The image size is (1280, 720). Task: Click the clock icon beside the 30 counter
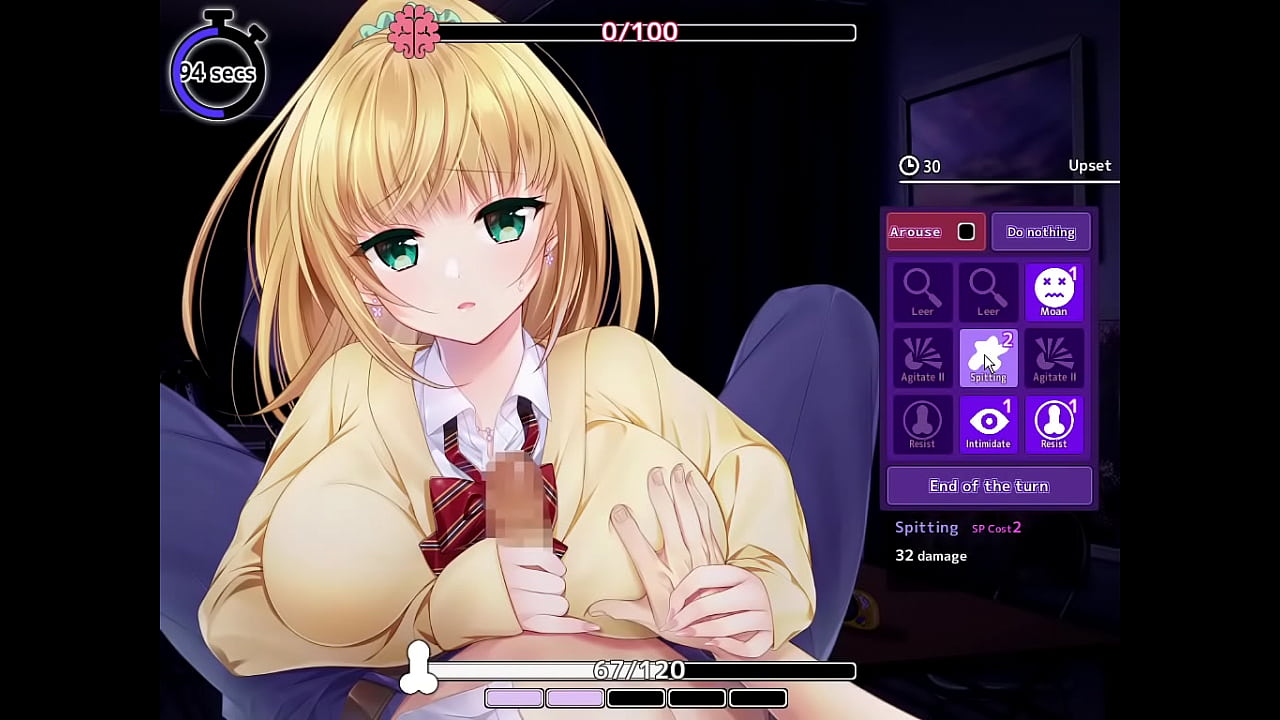(909, 166)
